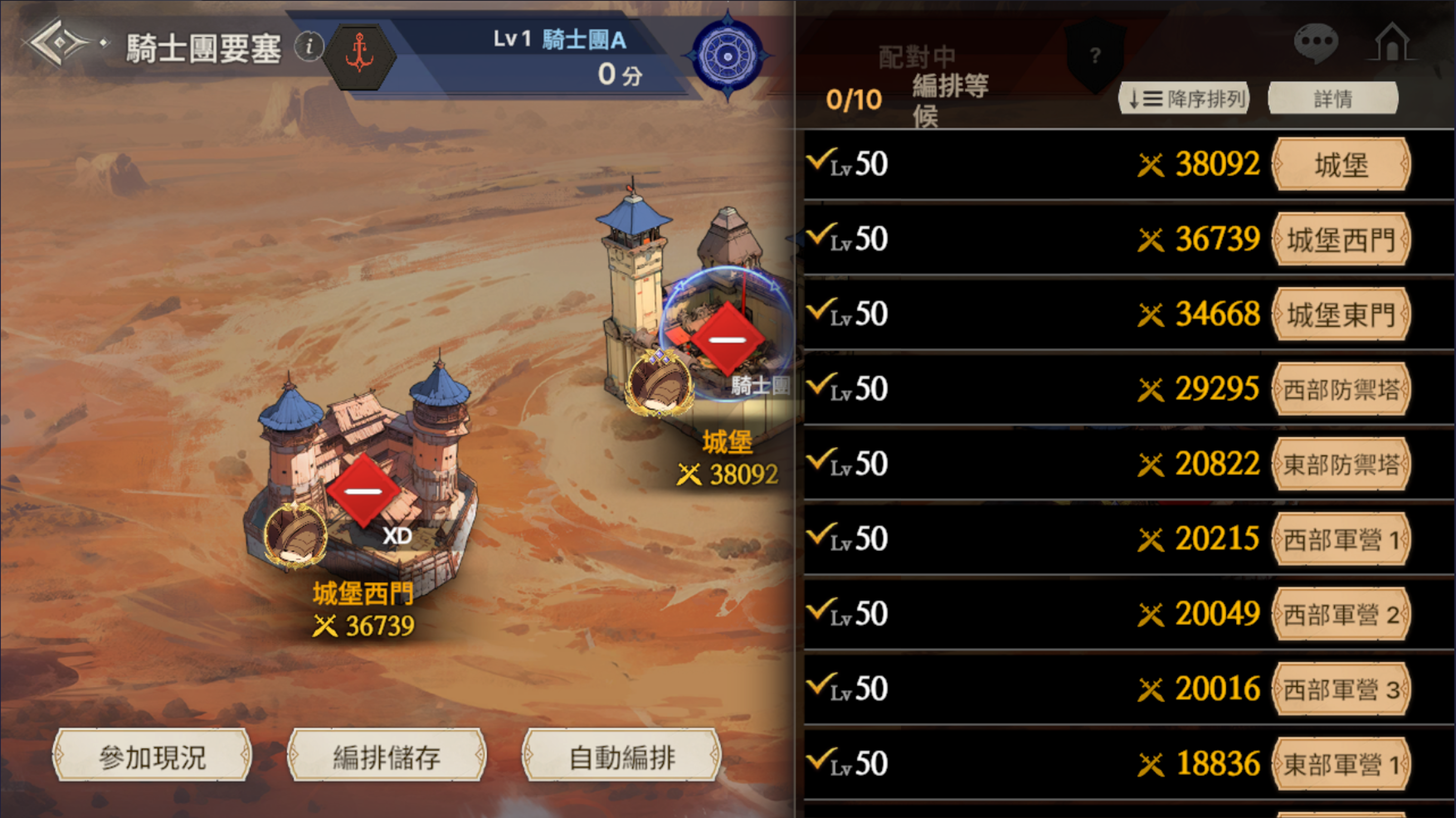Remove the unit from 城堡西門 on map

point(363,491)
